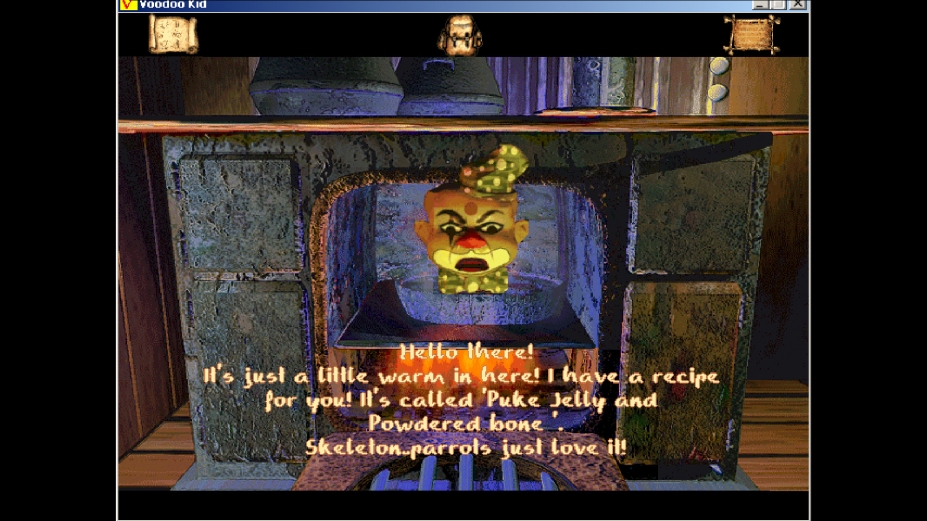The width and height of the screenshot is (927, 521).
Task: Minimize the Voodoo Kid window
Action: pos(761,5)
